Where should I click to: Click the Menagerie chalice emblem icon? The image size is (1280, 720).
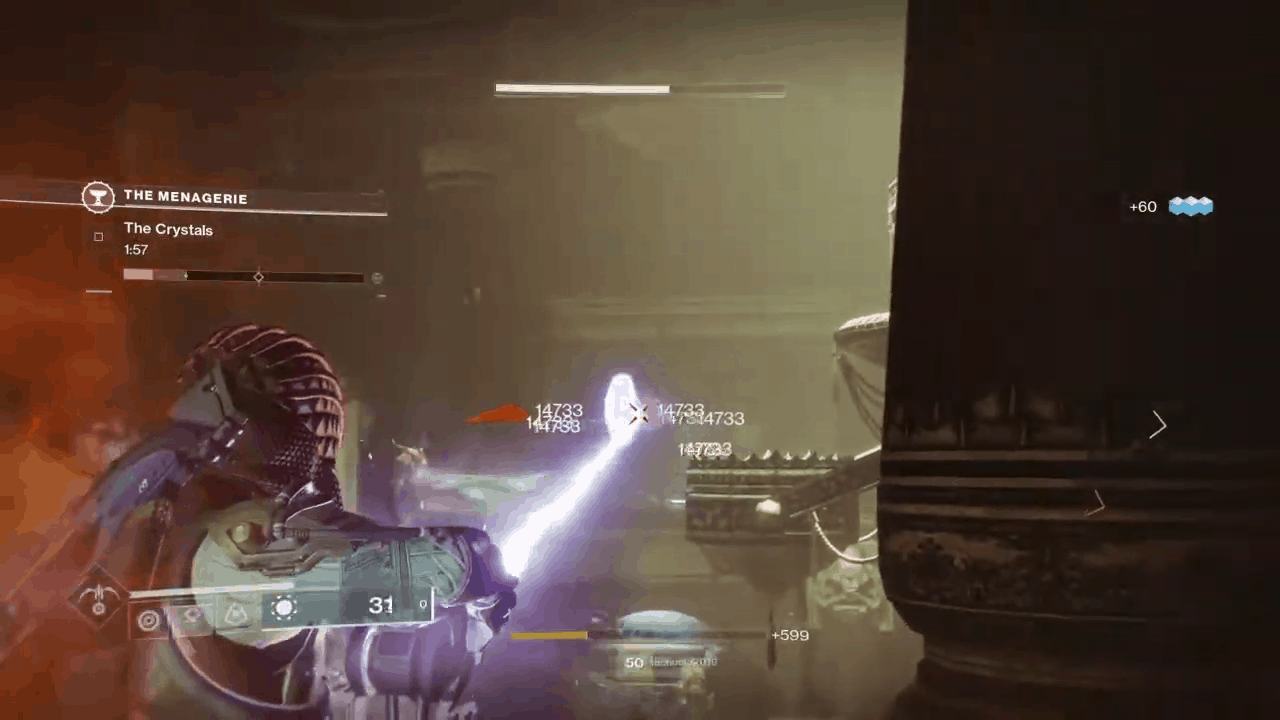[x=98, y=197]
